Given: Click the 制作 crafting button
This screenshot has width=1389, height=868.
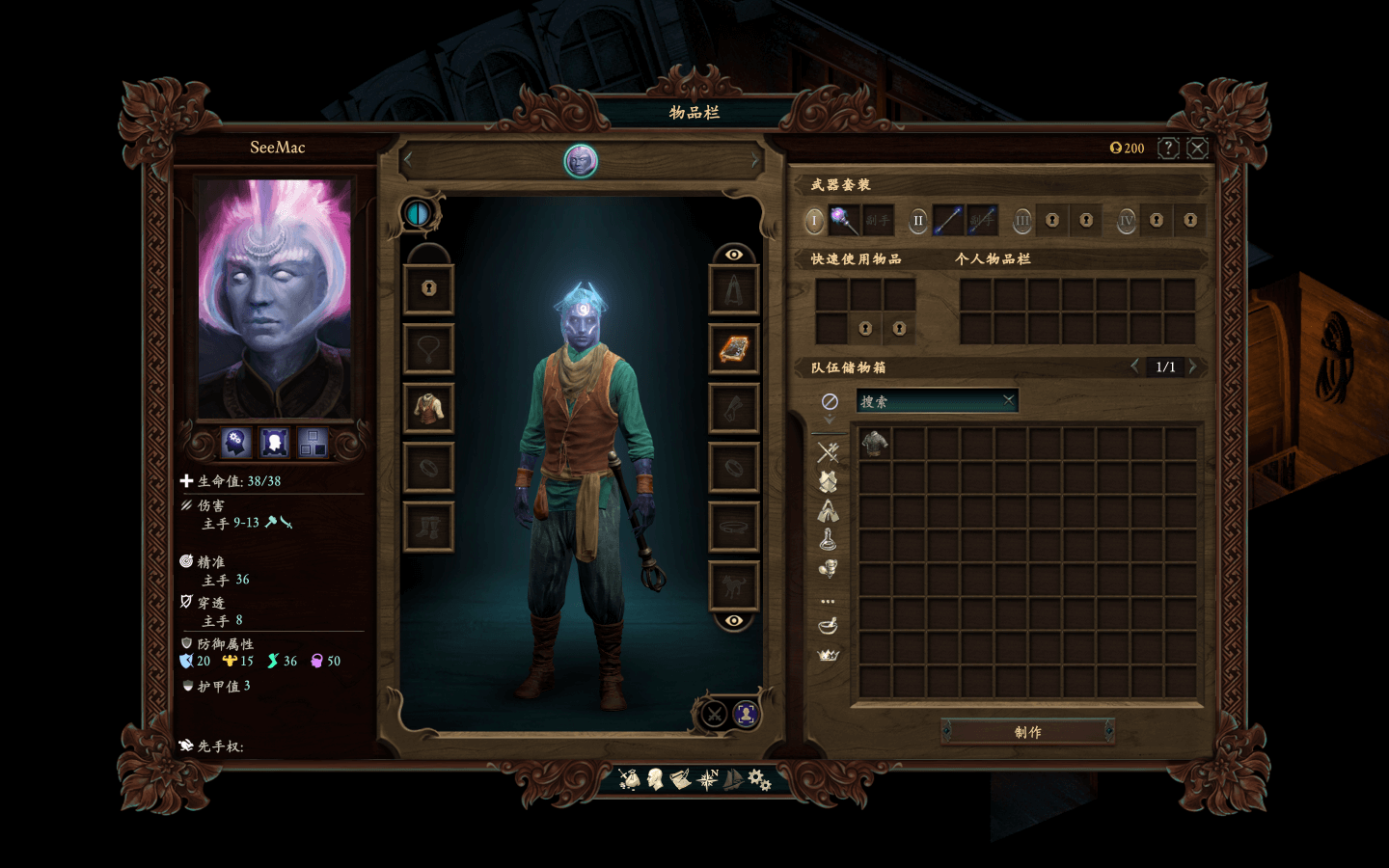Looking at the screenshot, I should pos(1027,732).
